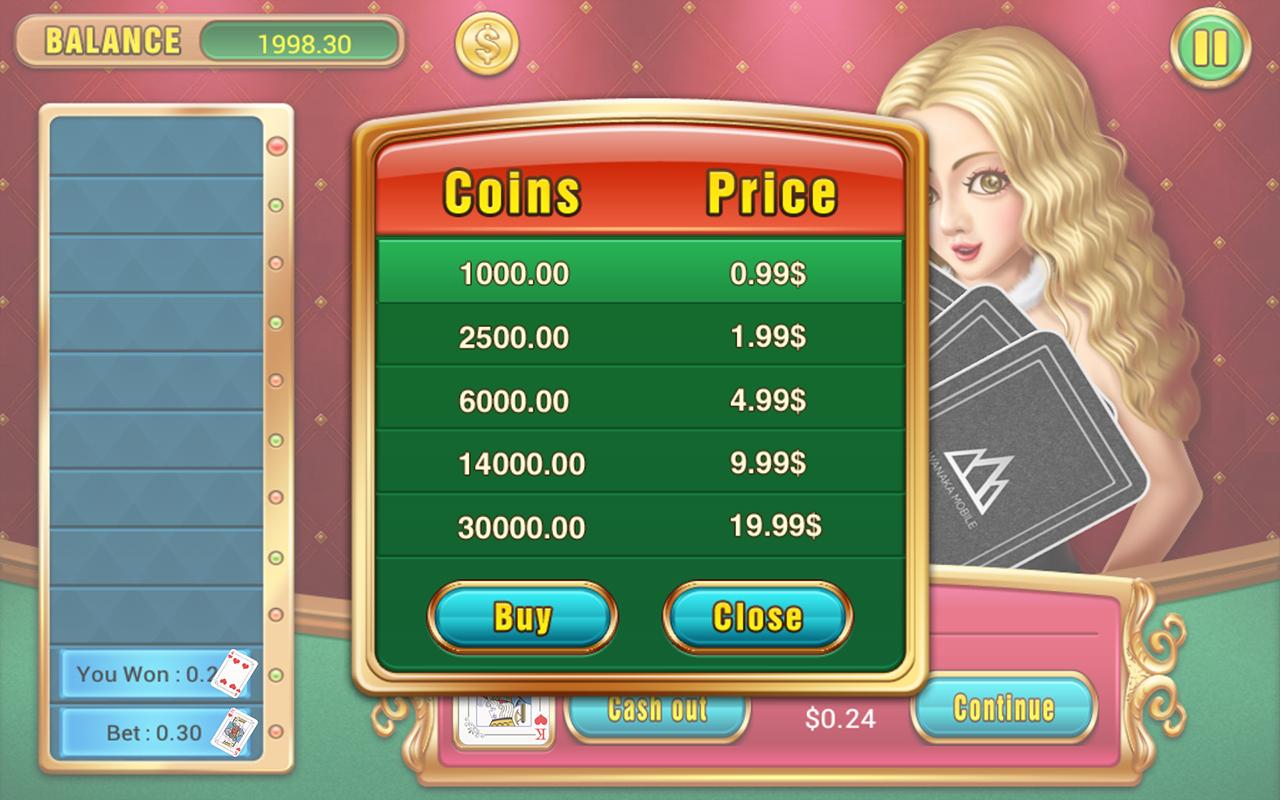Select the 14000.00 coins for 9.99$ row
This screenshot has width=1280, height=800.
[x=640, y=463]
